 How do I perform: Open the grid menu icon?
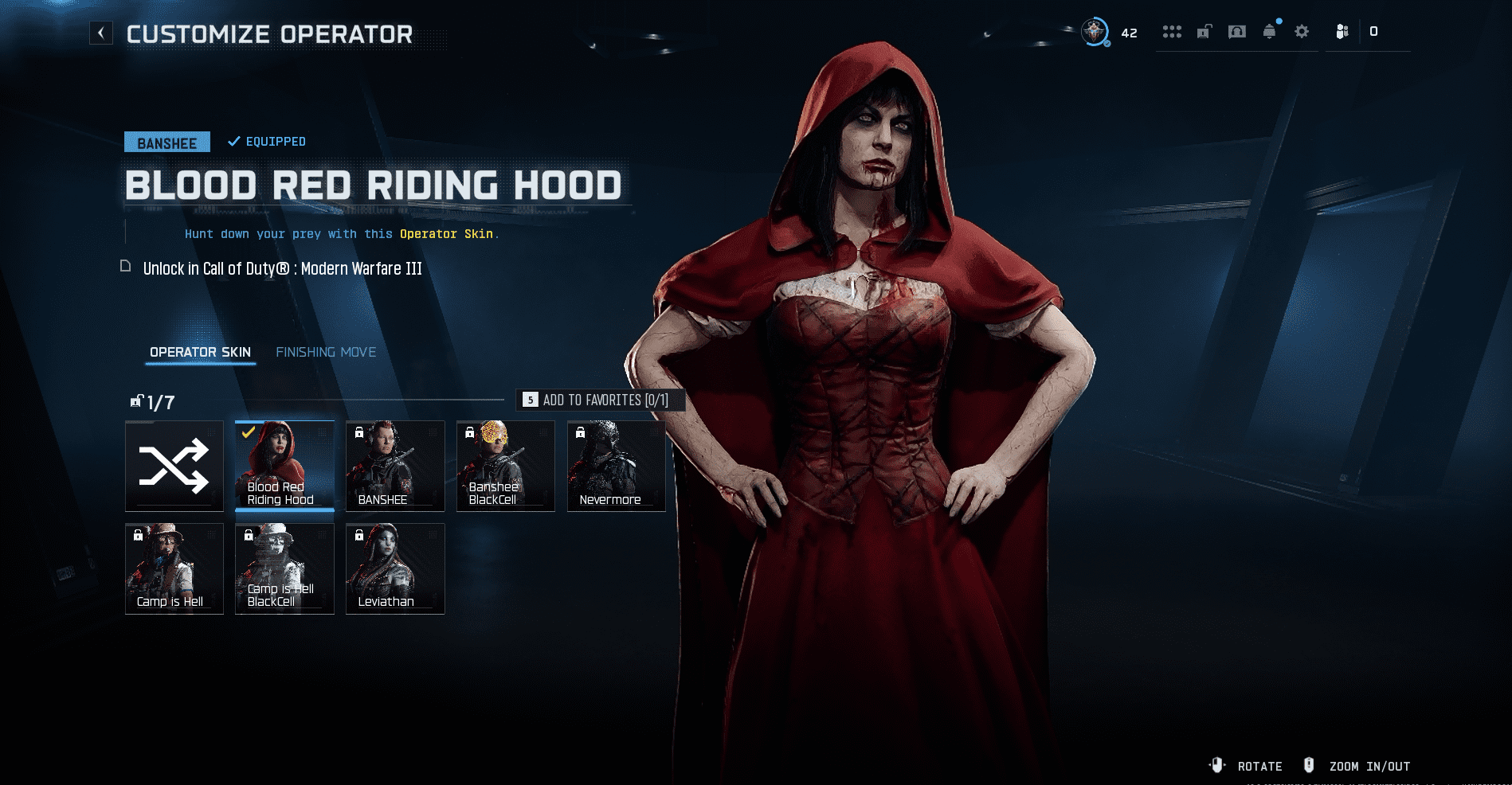[1172, 32]
